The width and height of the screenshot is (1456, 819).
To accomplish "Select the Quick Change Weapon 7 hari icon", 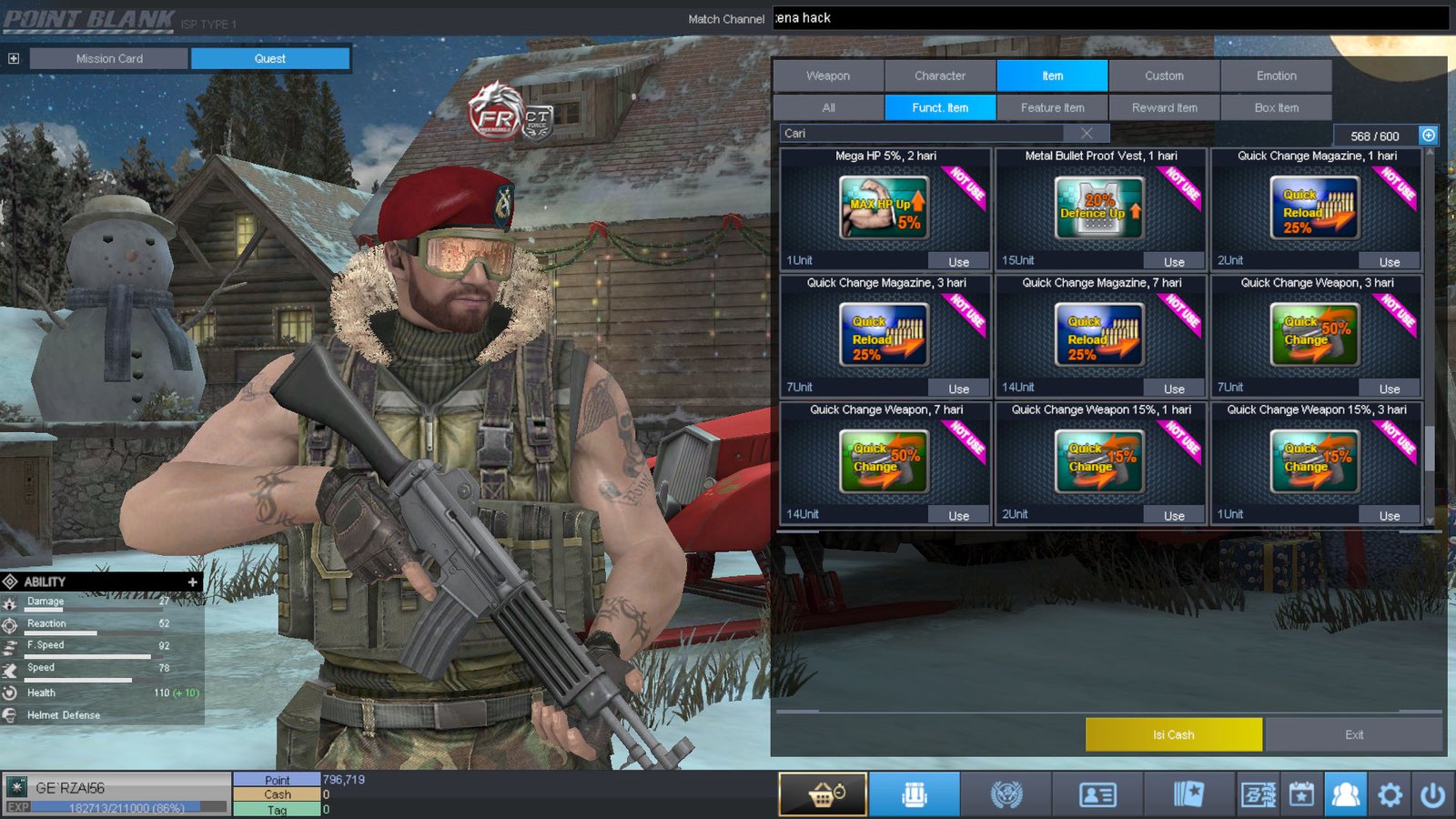I will pos(884,461).
